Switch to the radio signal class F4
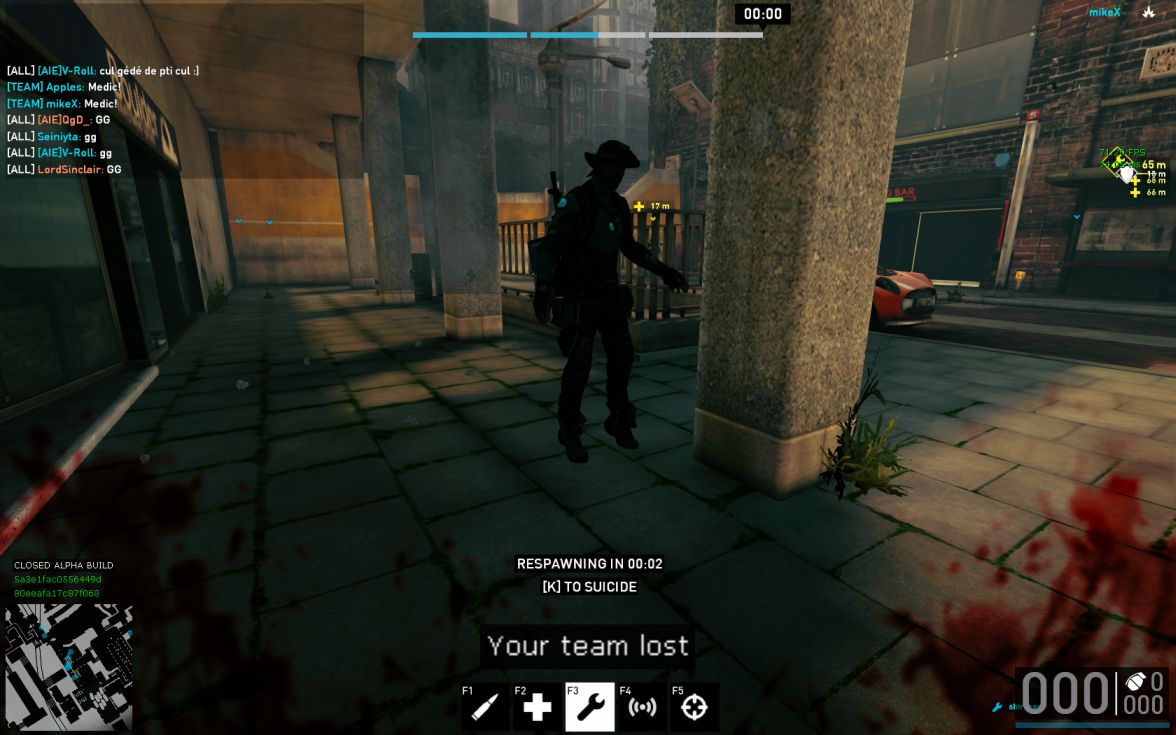 coord(642,707)
